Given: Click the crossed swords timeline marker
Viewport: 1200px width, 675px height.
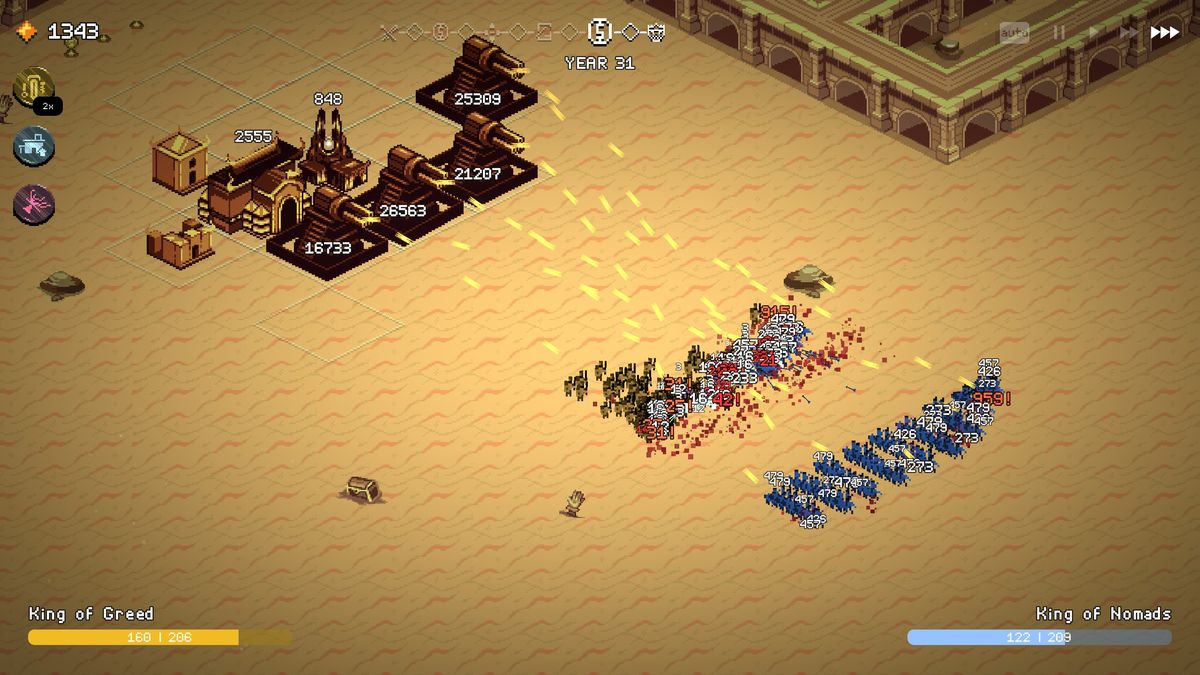Looking at the screenshot, I should pyautogui.click(x=389, y=32).
